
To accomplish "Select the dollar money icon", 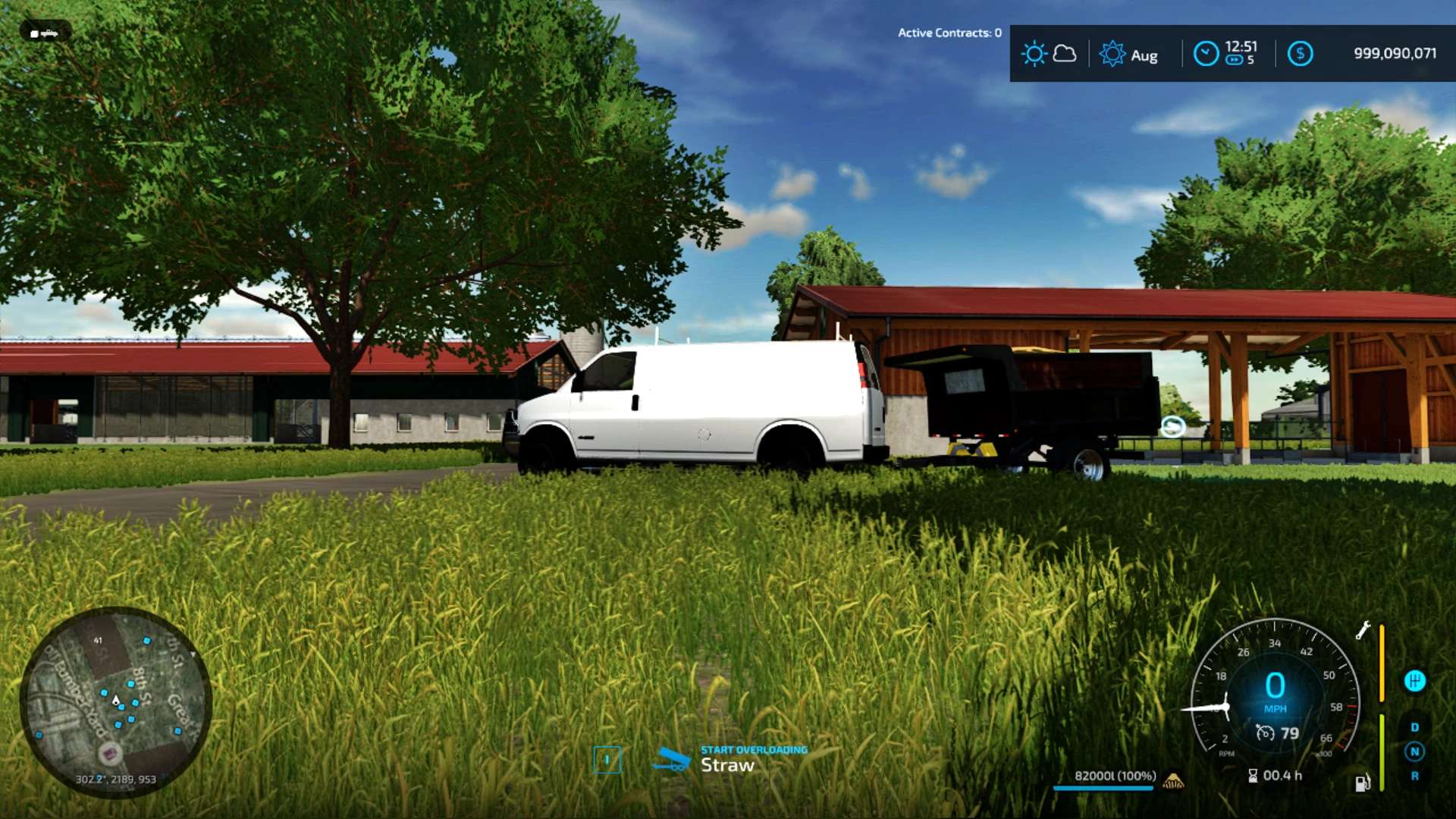I will pos(1300,54).
